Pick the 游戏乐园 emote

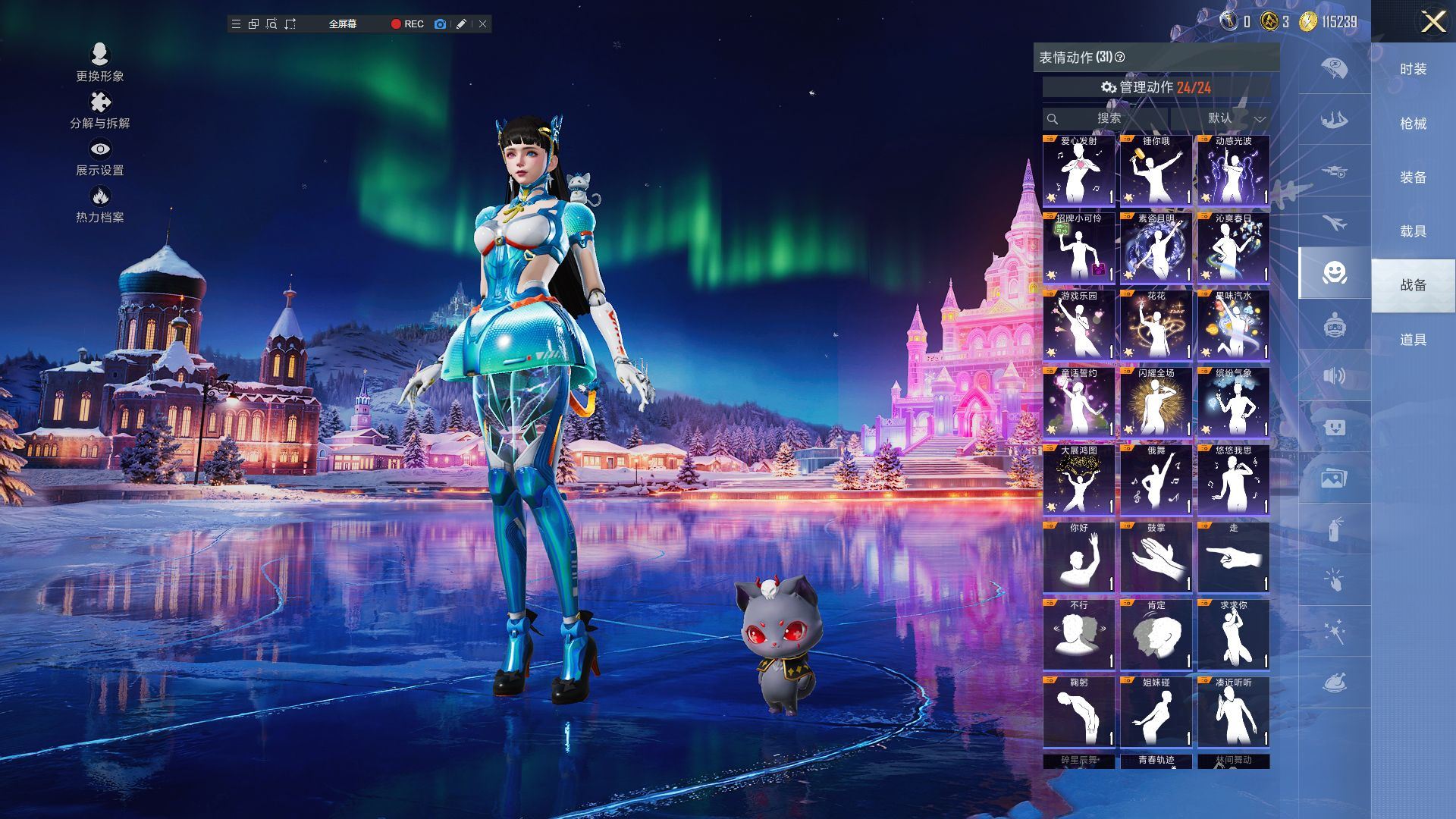pos(1079,326)
